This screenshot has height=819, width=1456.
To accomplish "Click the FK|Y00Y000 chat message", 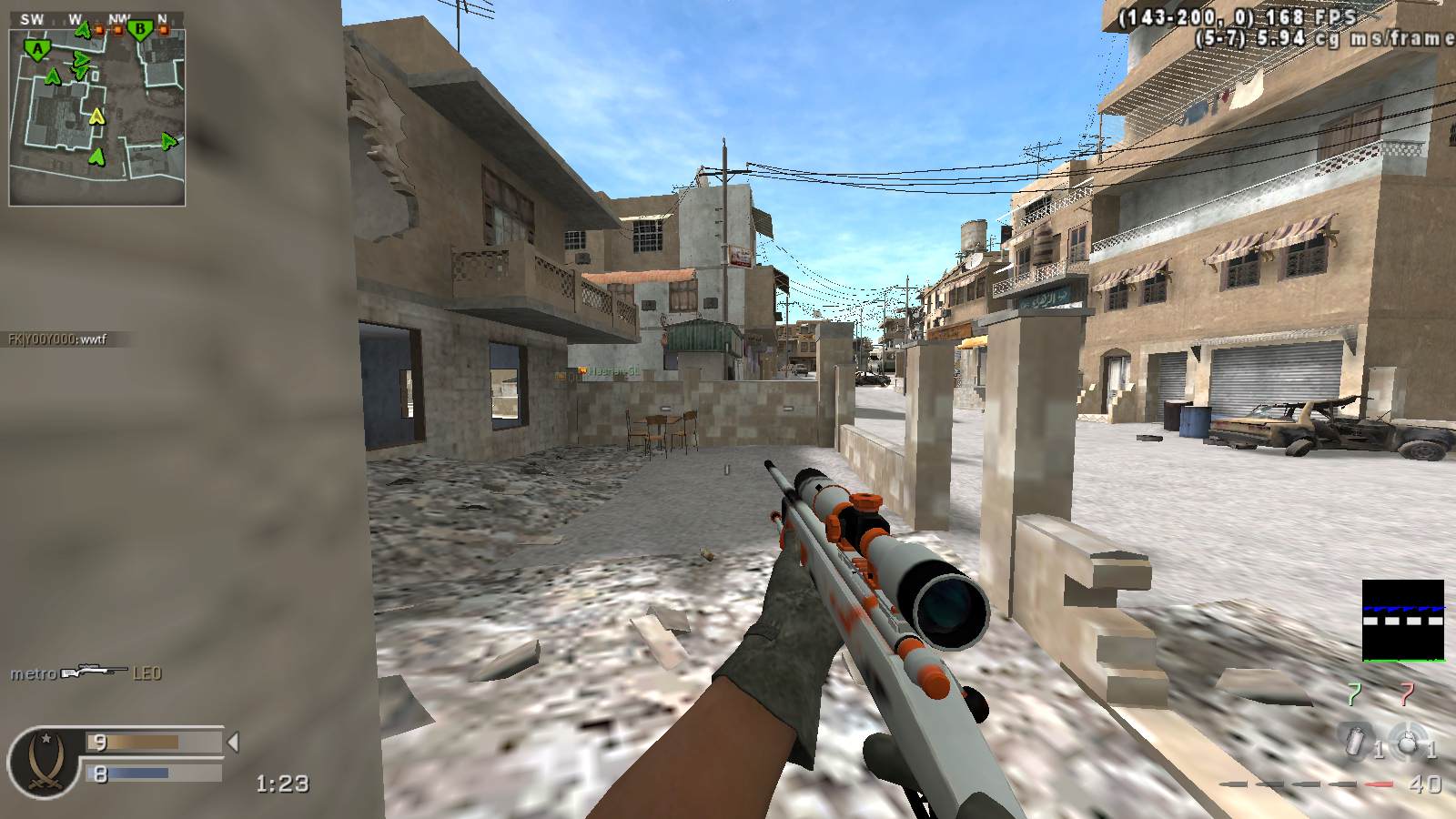I will click(x=58, y=339).
